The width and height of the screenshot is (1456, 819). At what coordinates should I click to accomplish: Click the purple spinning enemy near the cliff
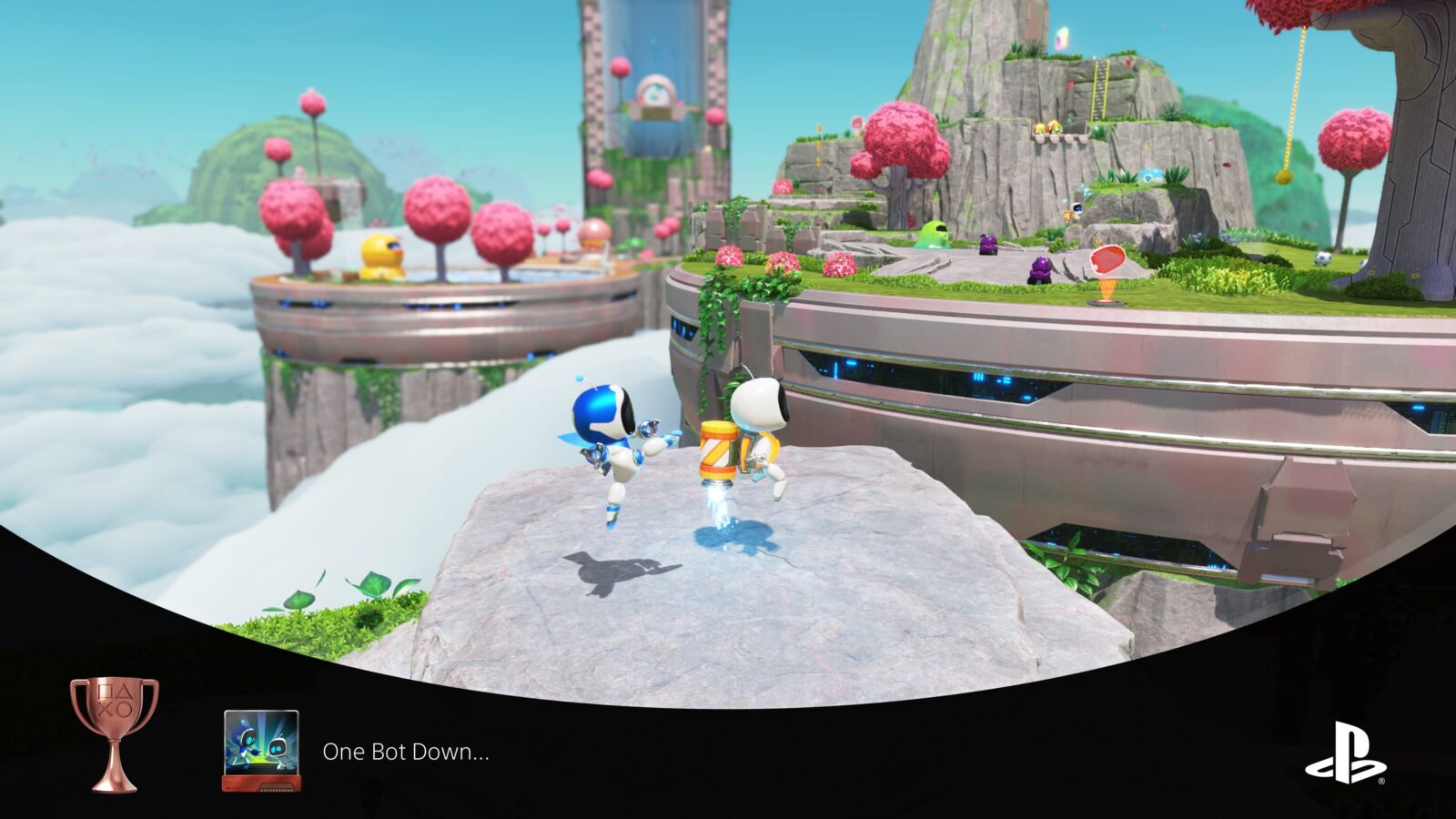987,245
